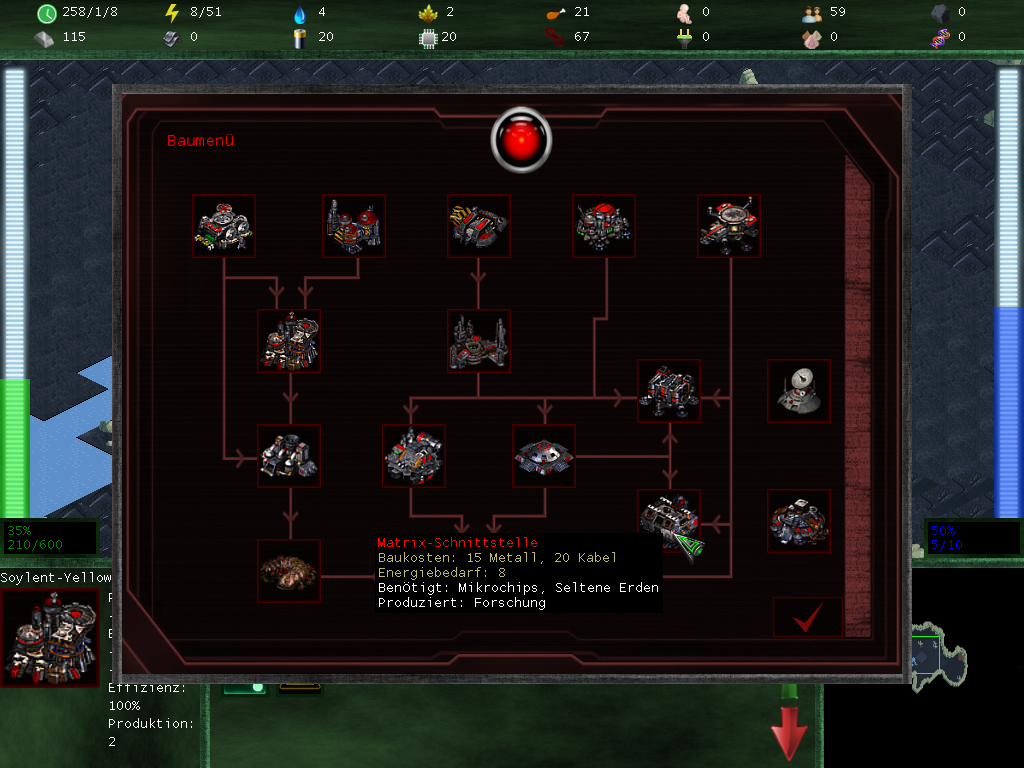Select the flat octagonal bunker building
The image size is (1024, 768).
point(544,455)
